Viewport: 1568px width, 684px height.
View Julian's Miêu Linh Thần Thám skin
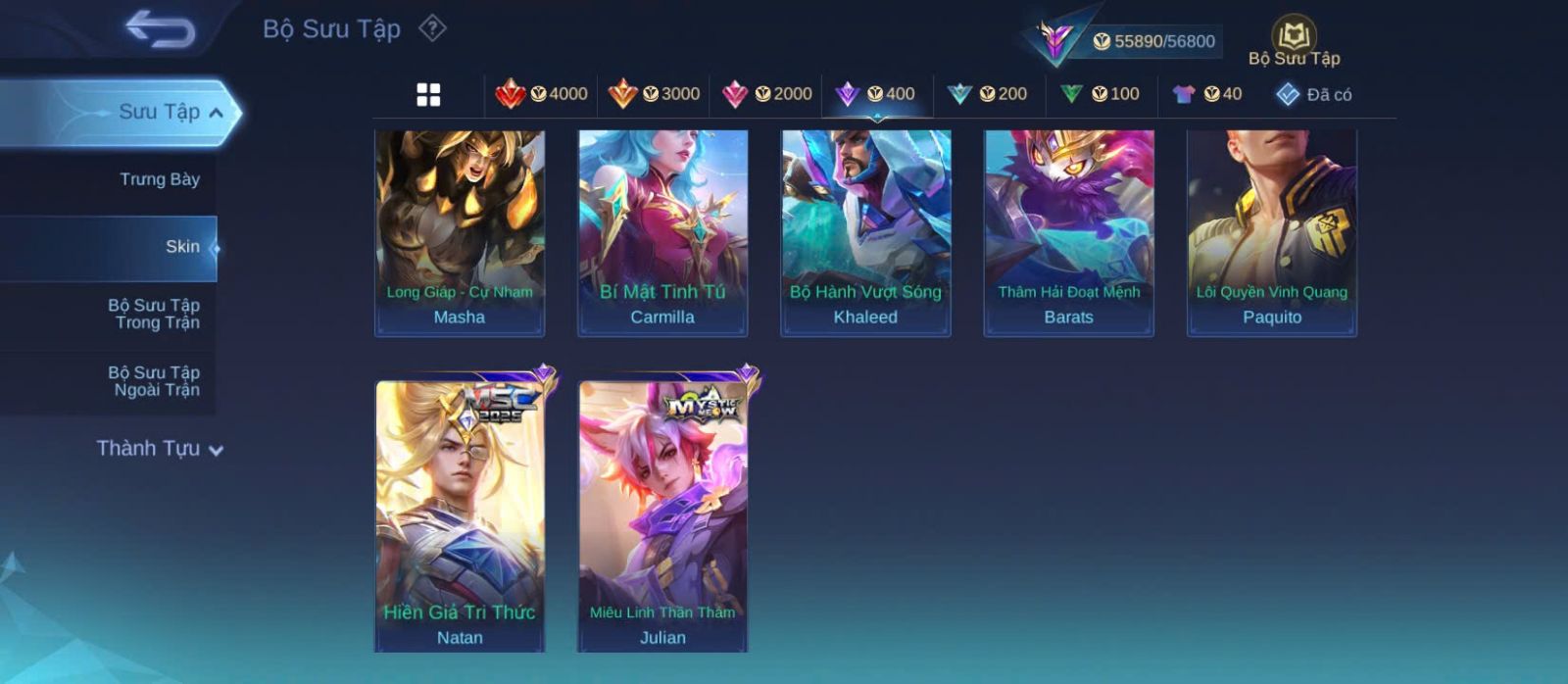(662, 514)
